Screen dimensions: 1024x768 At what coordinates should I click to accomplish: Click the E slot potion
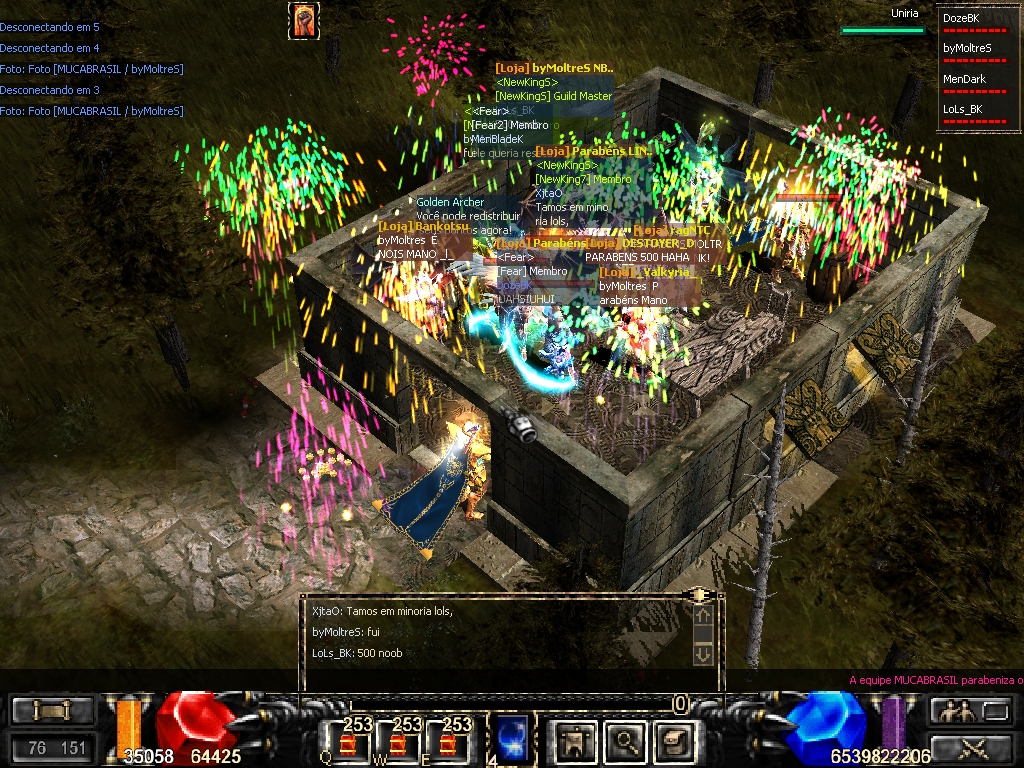pos(447,742)
